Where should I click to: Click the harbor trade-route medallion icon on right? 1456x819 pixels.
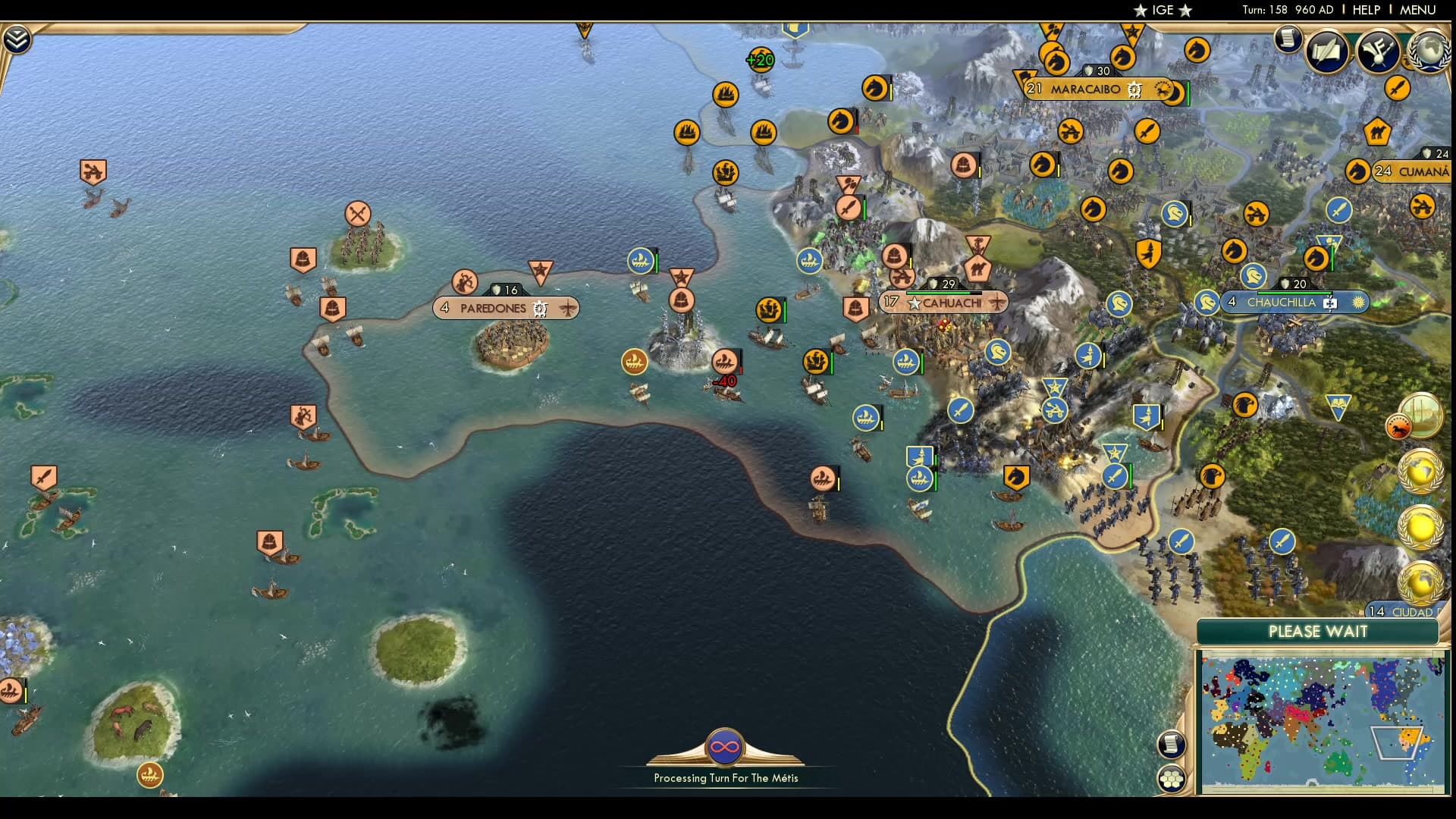[x=1423, y=417]
